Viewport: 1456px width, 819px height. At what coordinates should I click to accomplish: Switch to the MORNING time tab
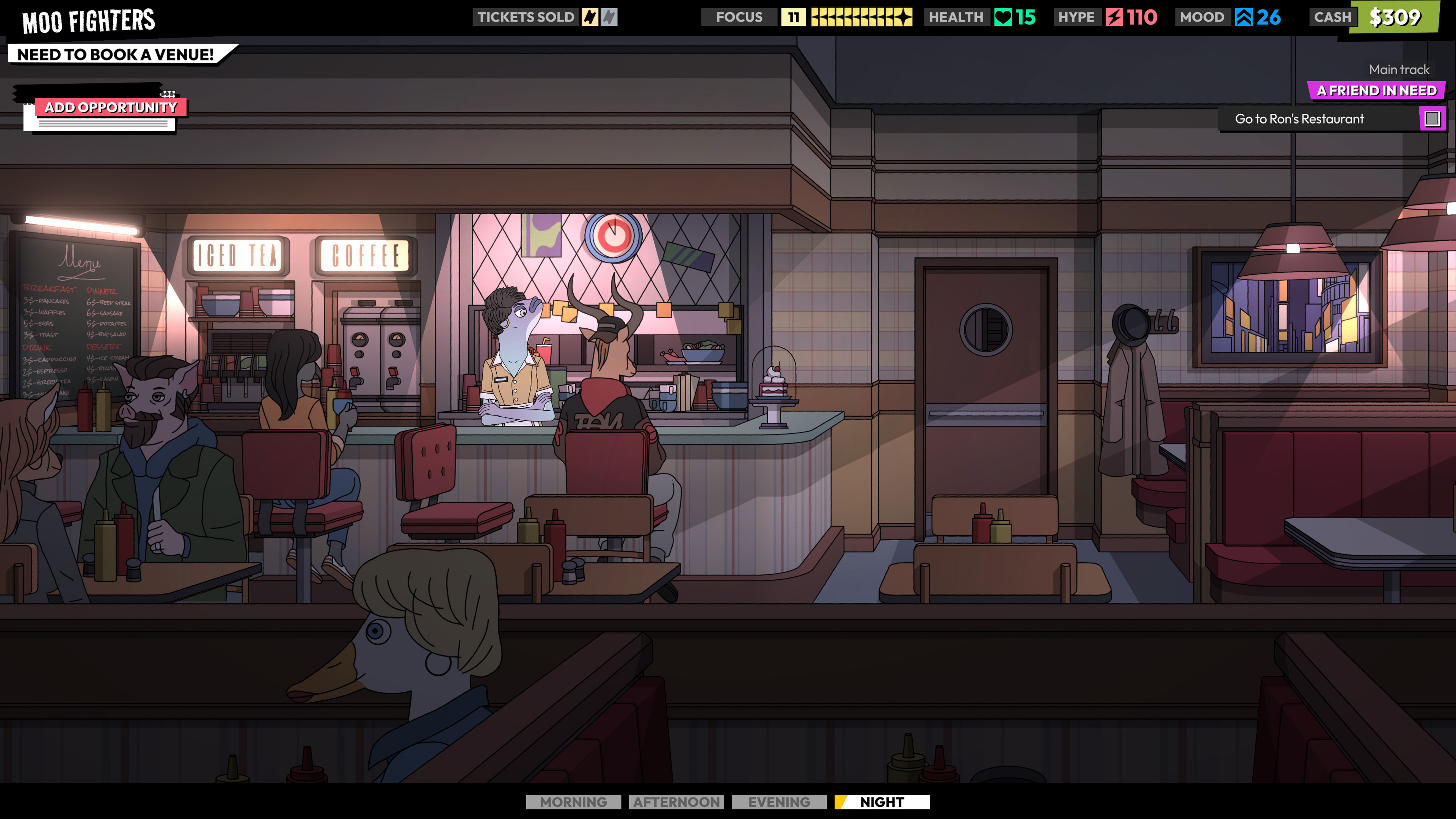click(573, 802)
